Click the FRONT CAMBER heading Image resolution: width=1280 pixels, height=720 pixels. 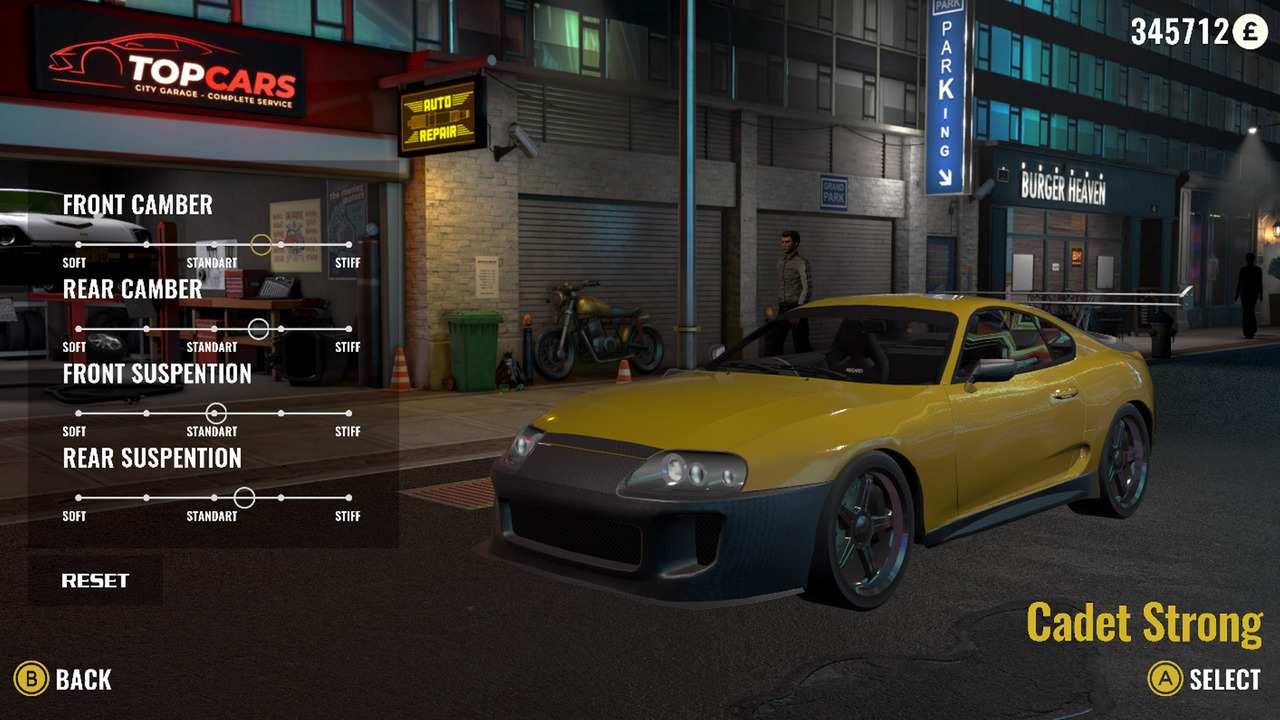click(137, 205)
